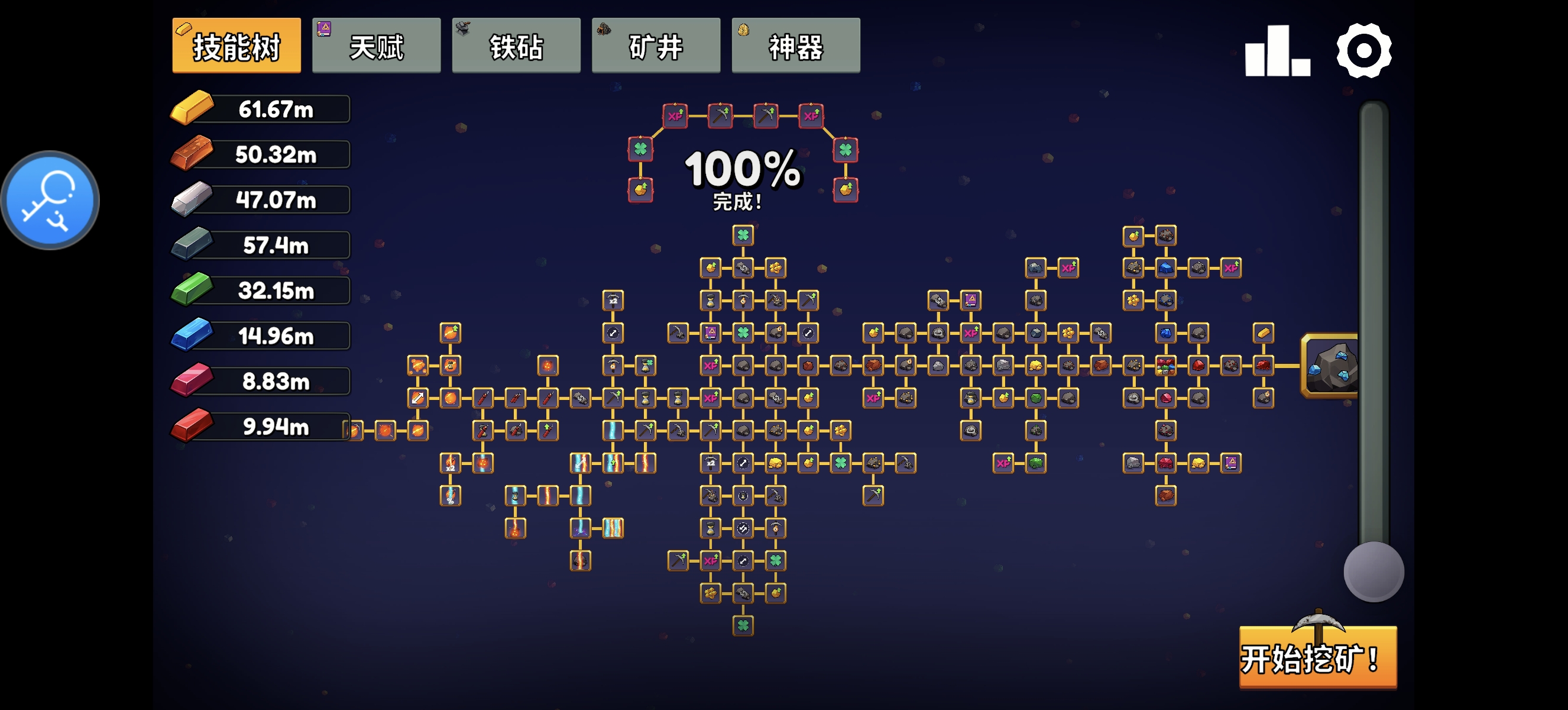Open the 天赋 tab

tap(376, 46)
